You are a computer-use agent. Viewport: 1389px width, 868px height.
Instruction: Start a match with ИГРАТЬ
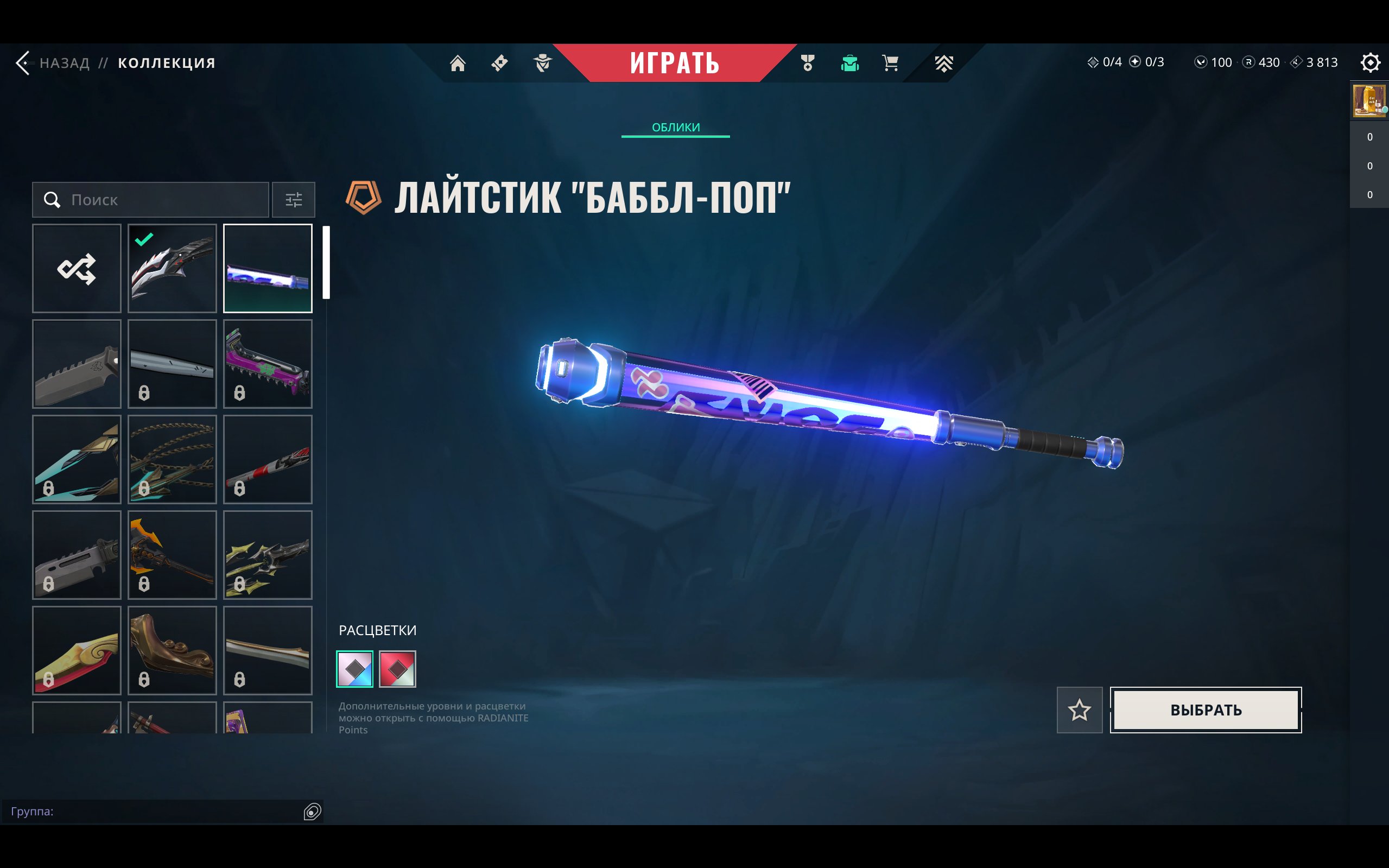(674, 62)
